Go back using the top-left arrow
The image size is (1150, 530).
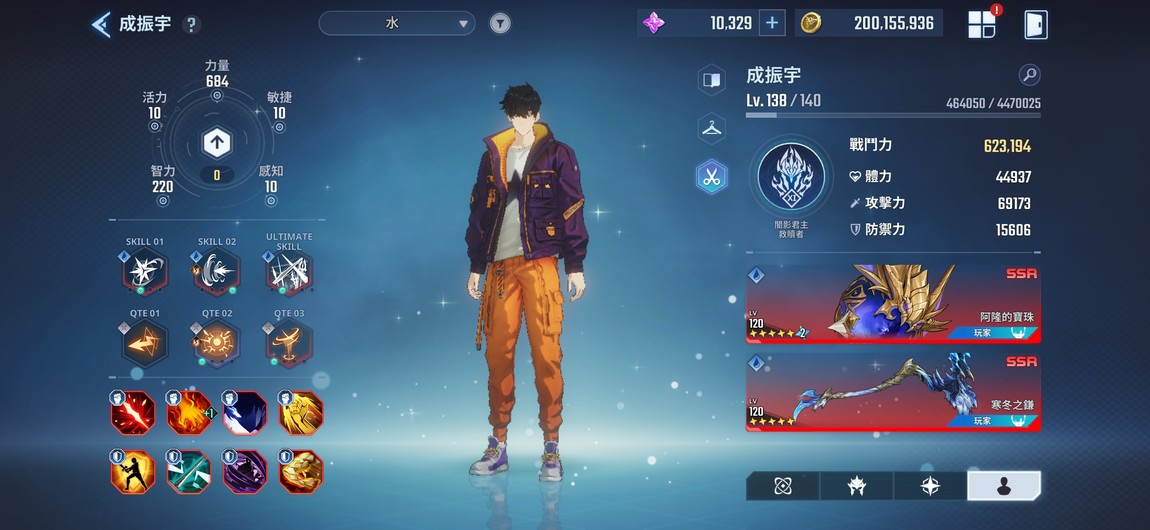pos(101,24)
